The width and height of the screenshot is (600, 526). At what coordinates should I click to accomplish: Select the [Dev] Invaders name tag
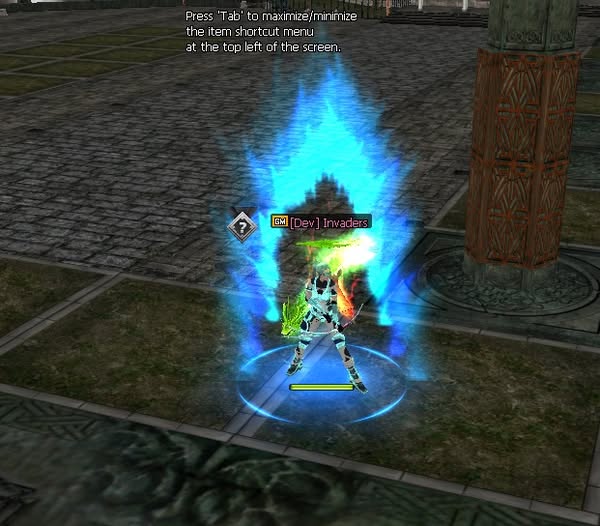point(327,222)
